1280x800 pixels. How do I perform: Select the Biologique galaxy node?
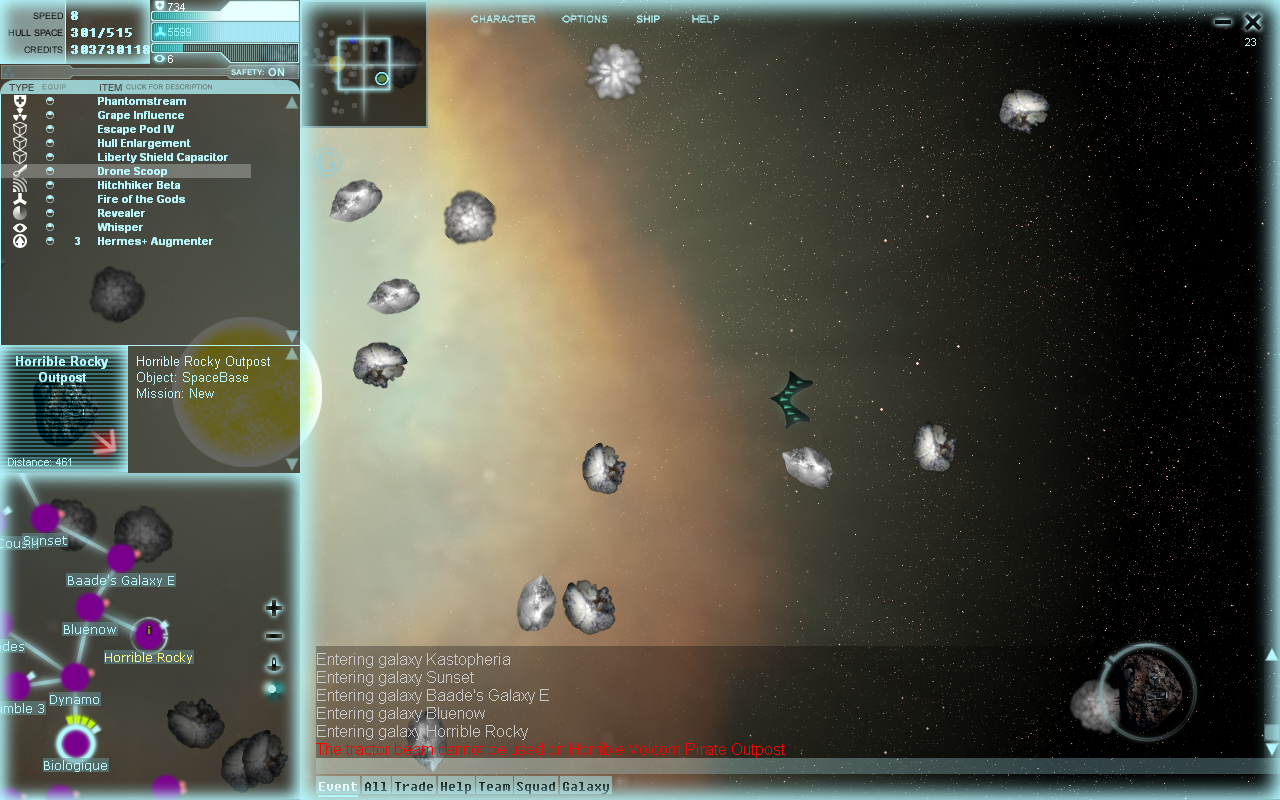[75, 743]
